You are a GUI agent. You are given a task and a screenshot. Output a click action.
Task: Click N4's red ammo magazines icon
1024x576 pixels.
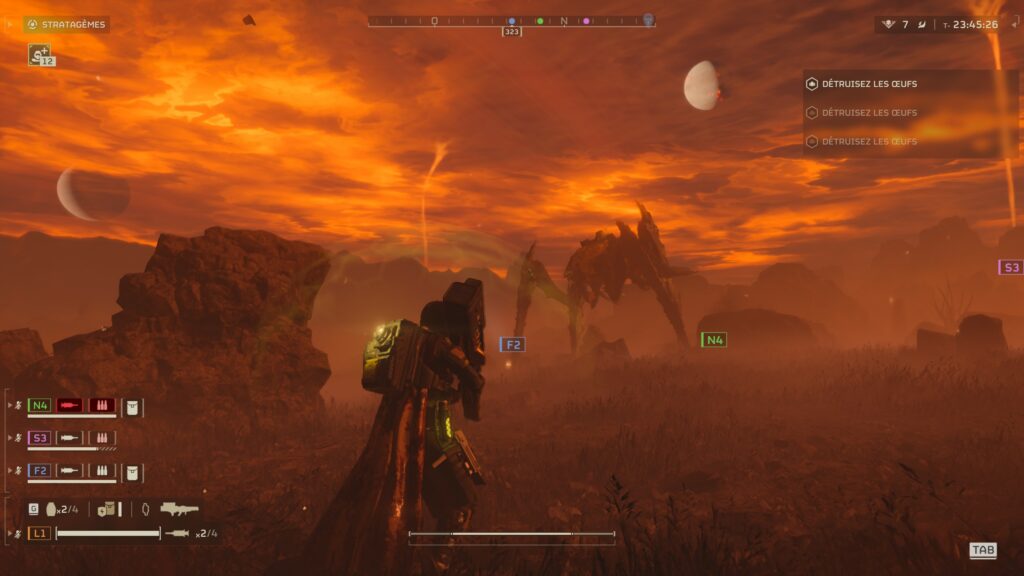click(102, 405)
